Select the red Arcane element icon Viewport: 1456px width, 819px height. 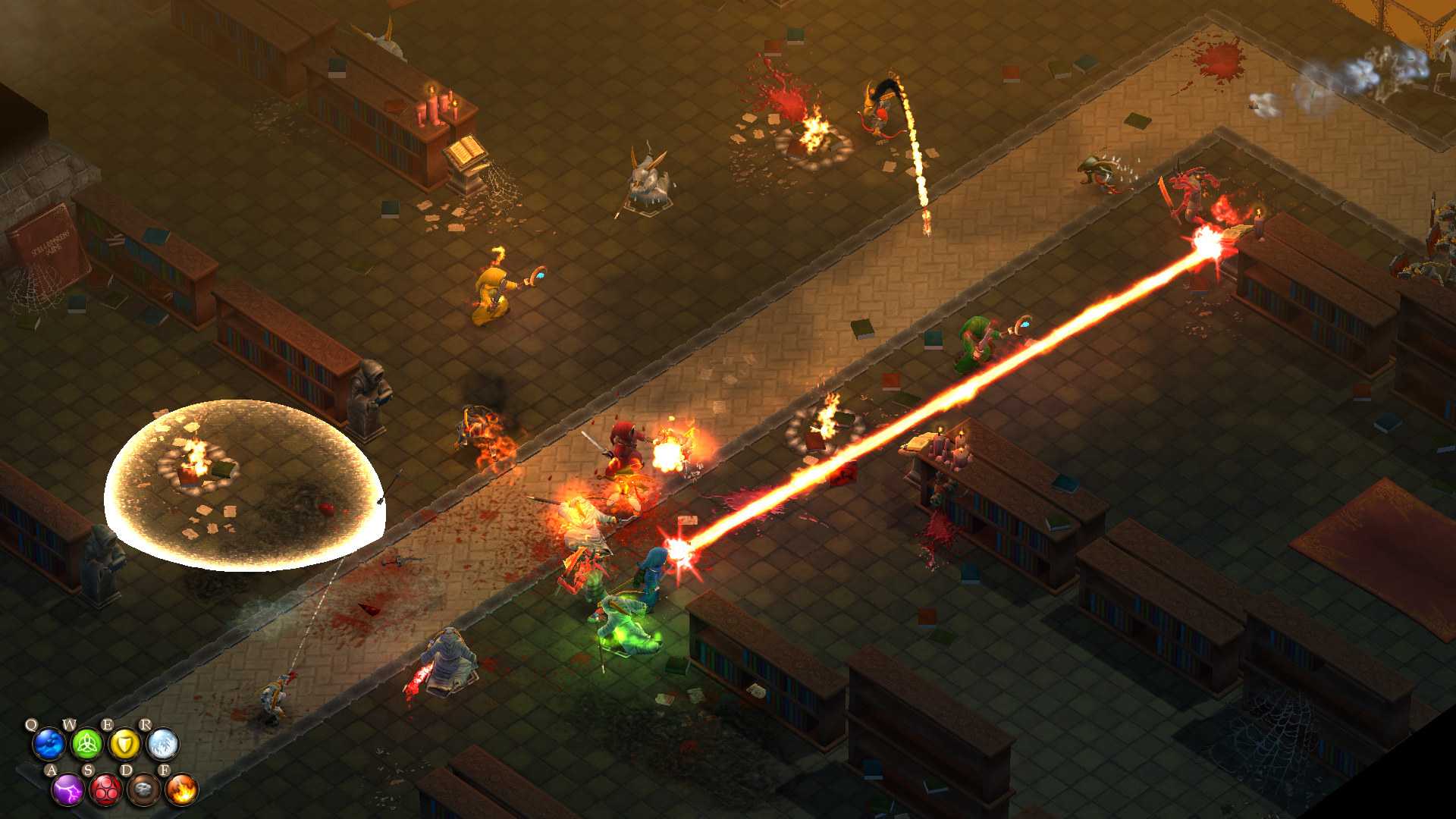tap(105, 791)
